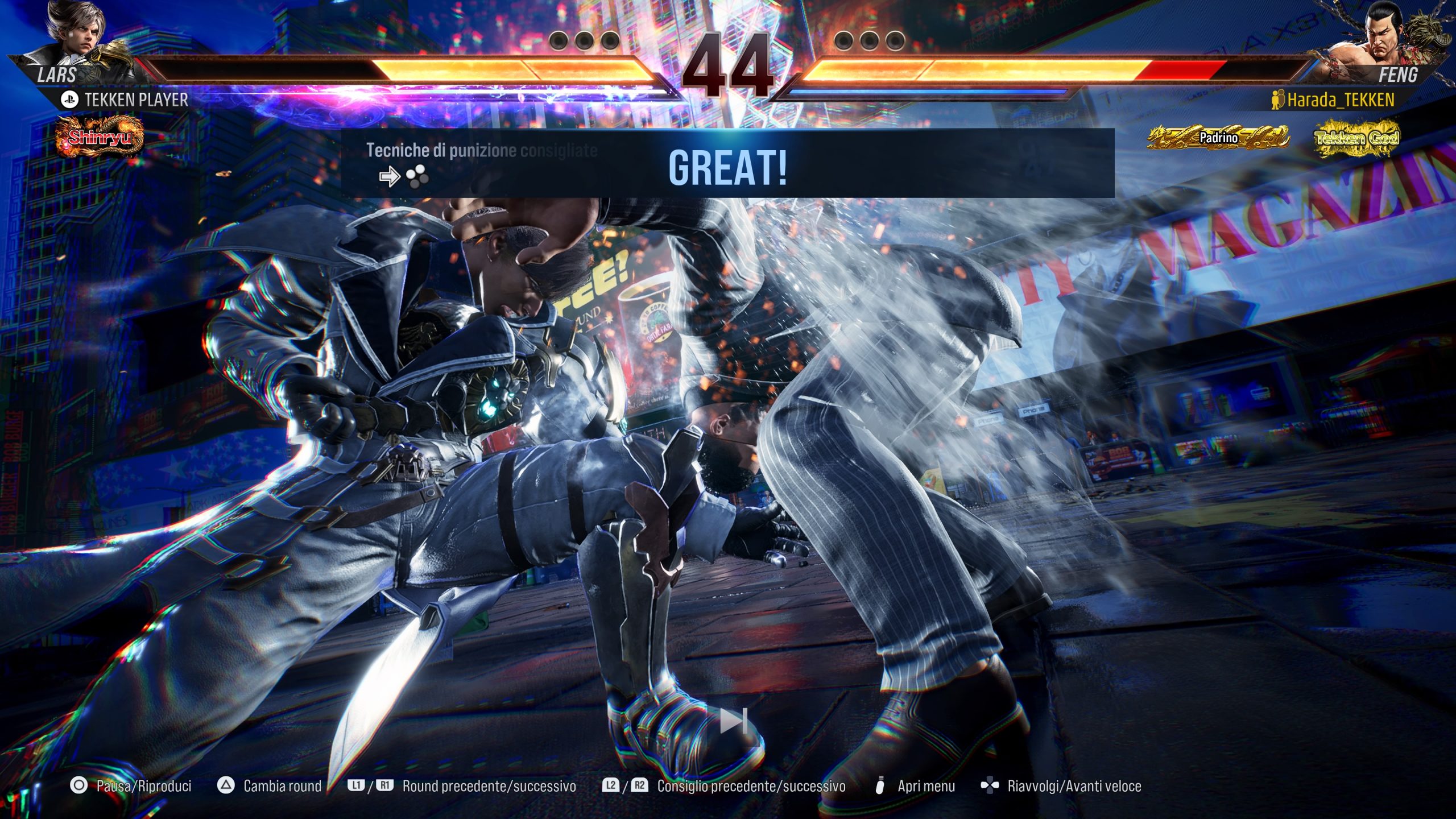The height and width of the screenshot is (819, 1456).
Task: Select the Tekken God rank badge
Action: pyautogui.click(x=1356, y=138)
